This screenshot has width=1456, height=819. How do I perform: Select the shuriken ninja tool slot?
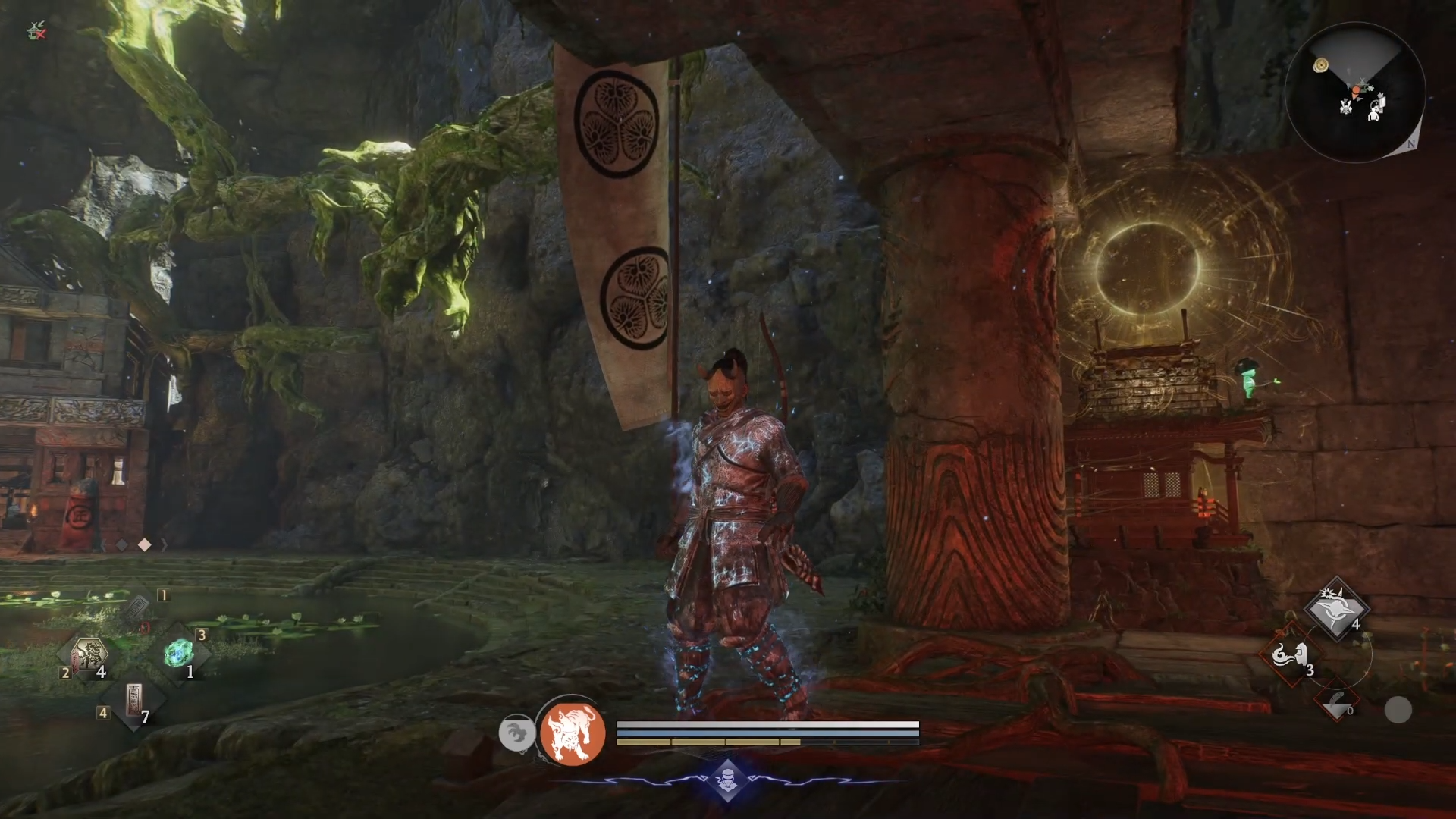click(x=1337, y=610)
